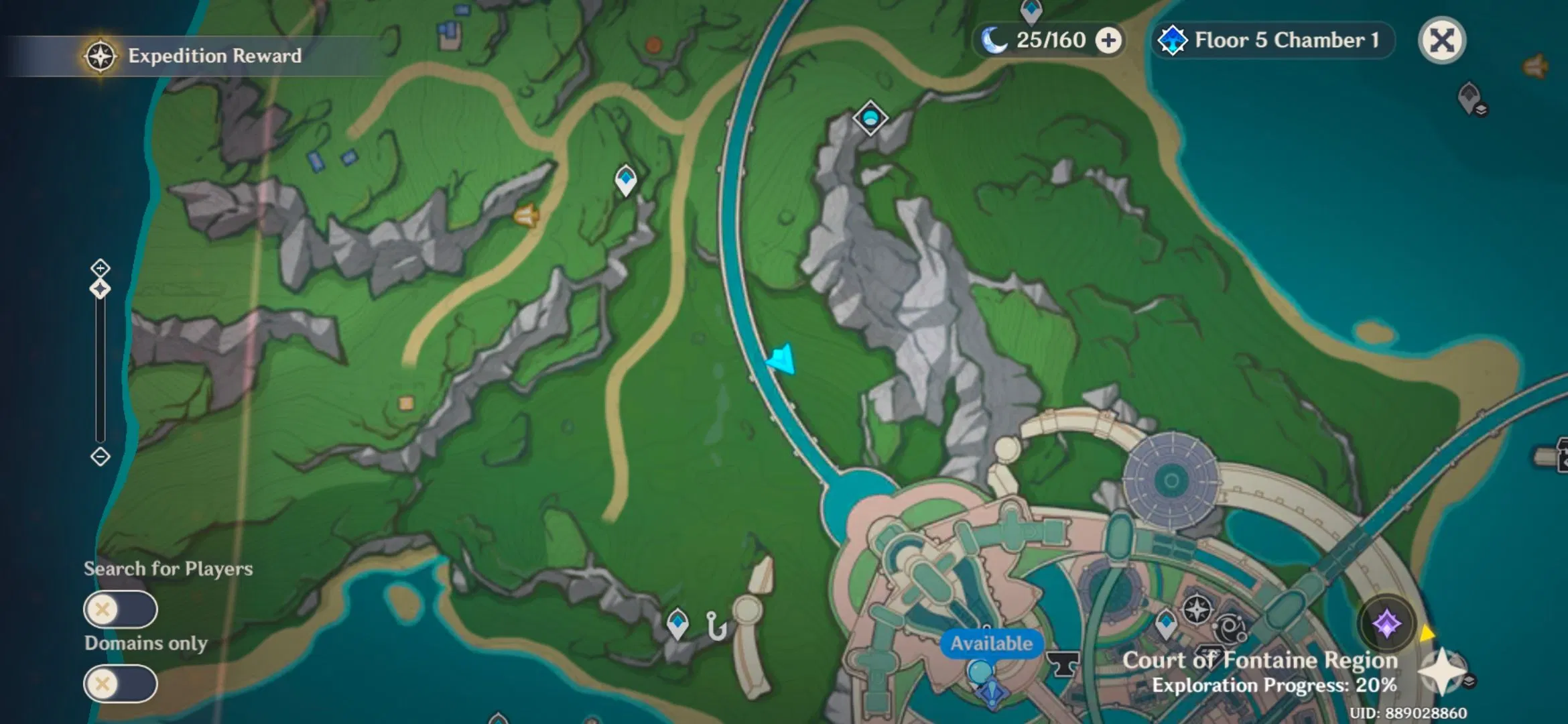Viewport: 1568px width, 724px height.
Task: Open the domain icon north of Court of Fontaine
Action: 870,118
